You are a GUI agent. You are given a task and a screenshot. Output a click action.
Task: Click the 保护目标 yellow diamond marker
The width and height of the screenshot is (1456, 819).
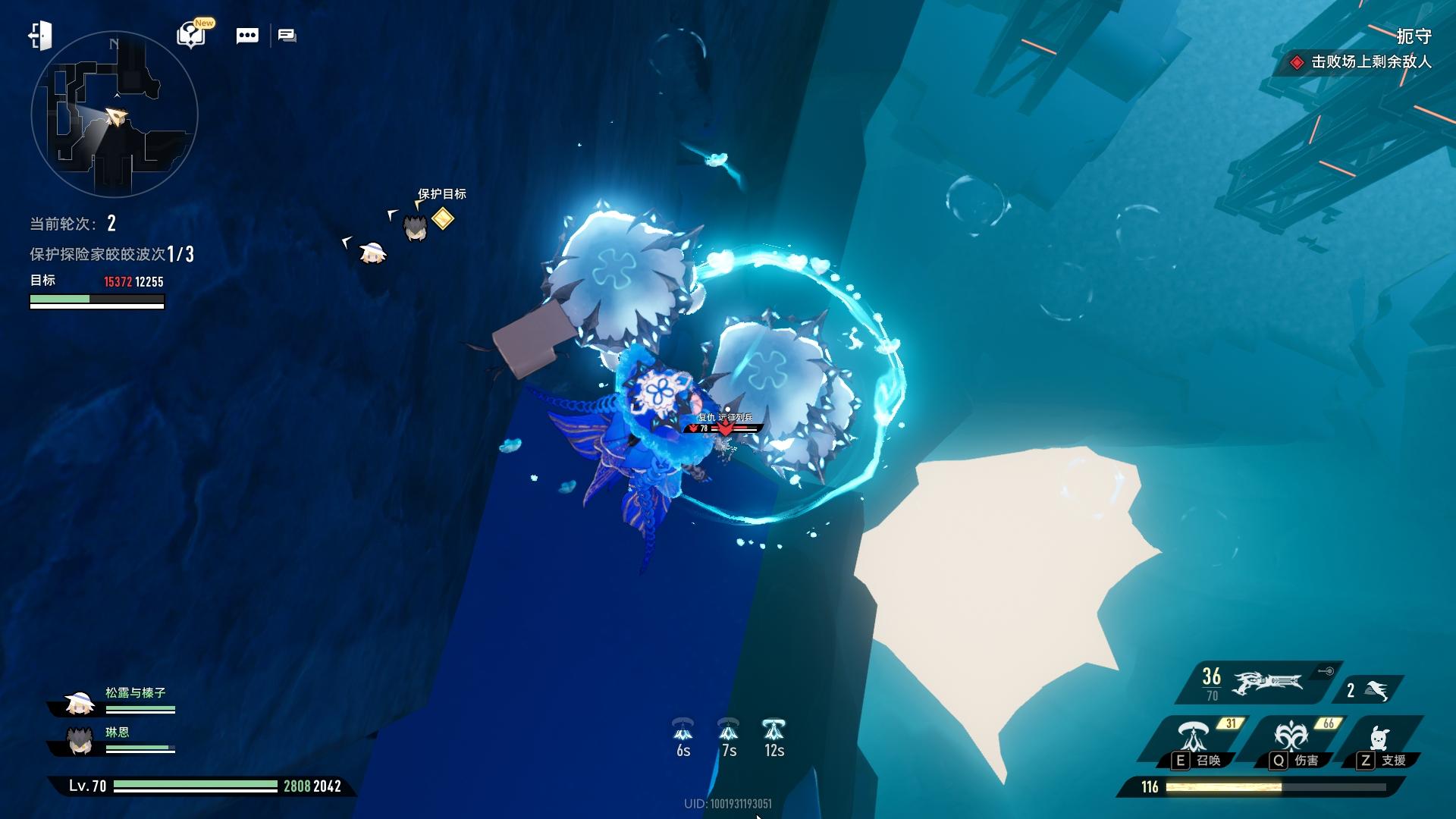(x=443, y=219)
